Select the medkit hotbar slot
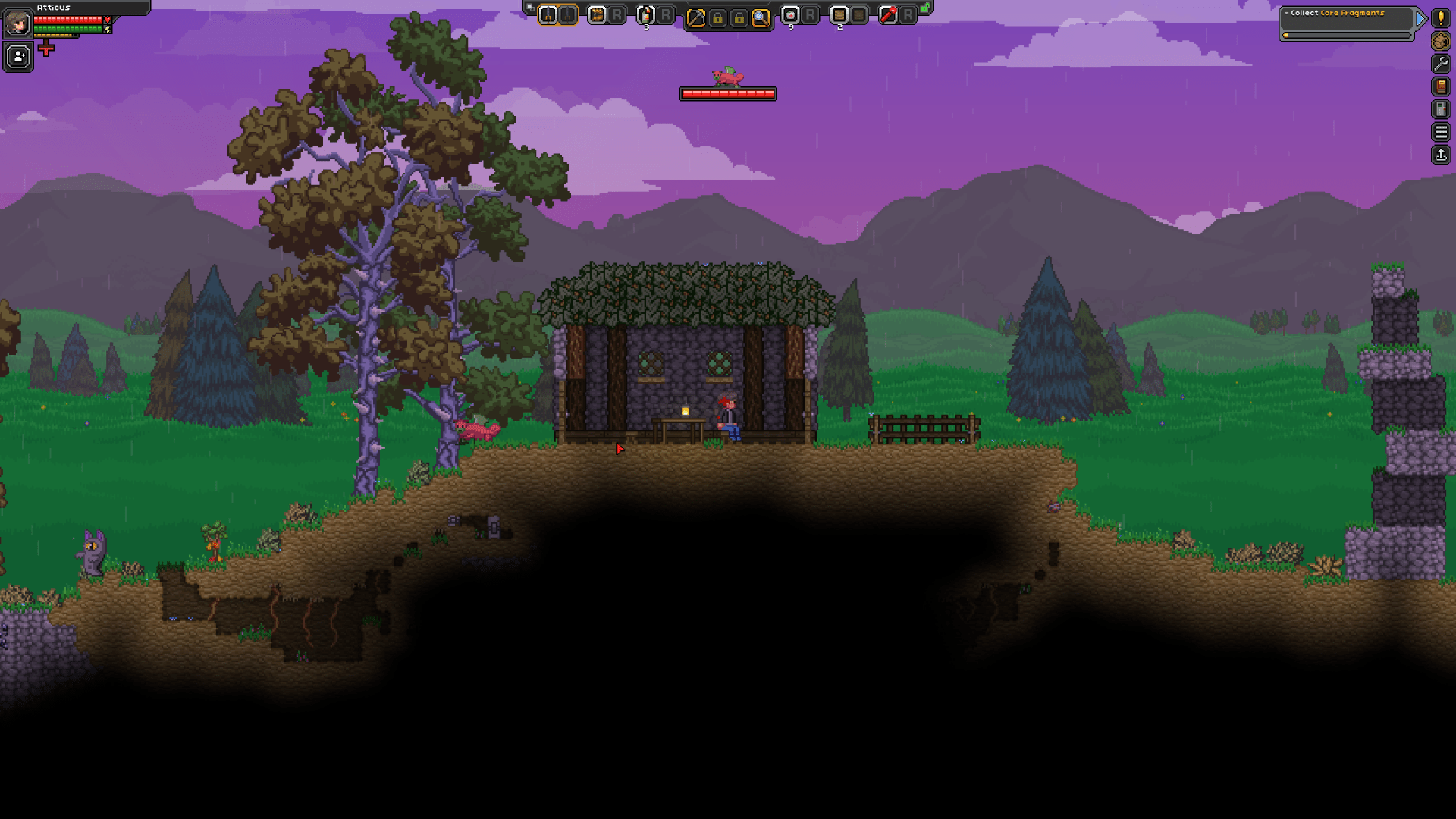1456x819 pixels. 790,14
